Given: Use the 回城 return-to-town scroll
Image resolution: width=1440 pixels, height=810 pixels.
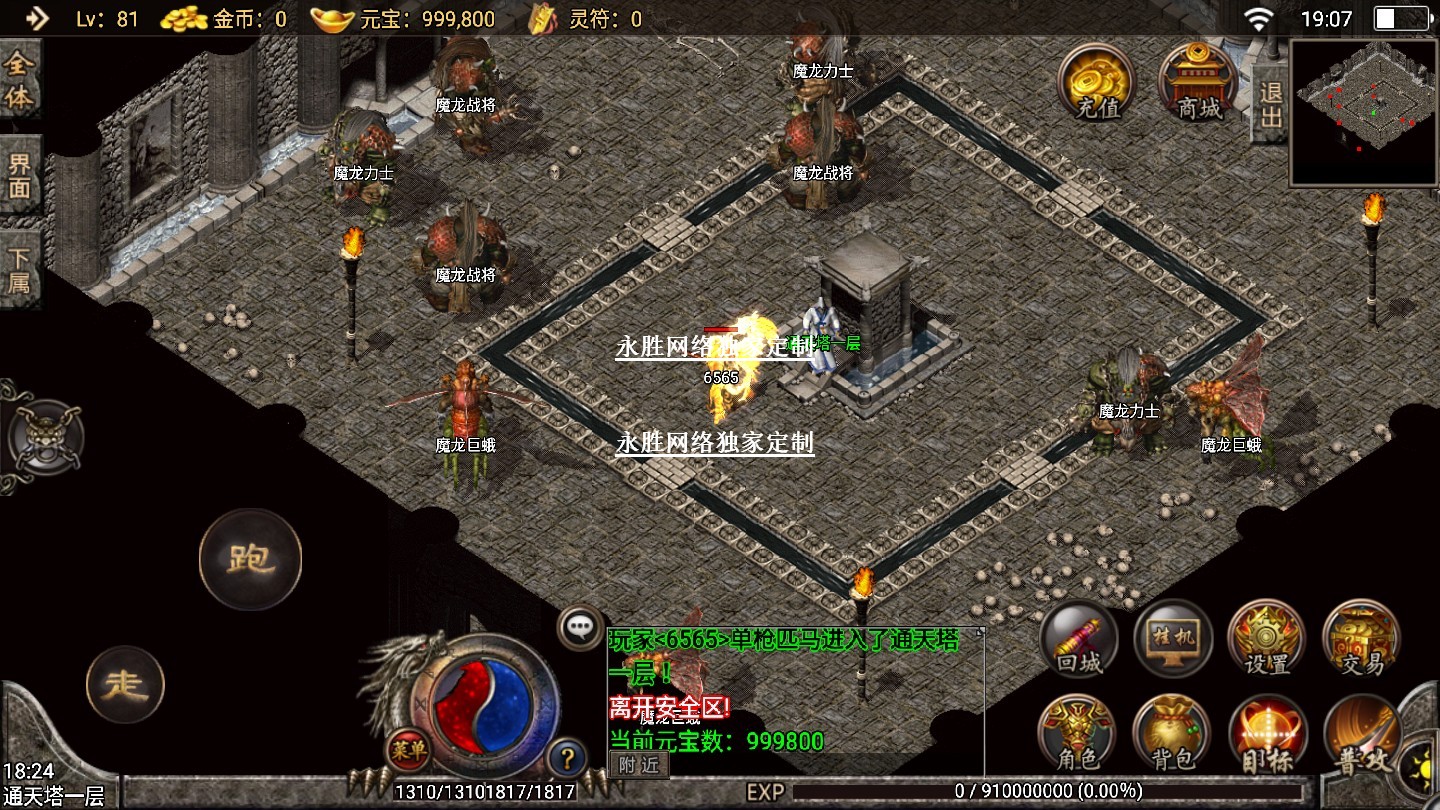Looking at the screenshot, I should (x=1079, y=640).
